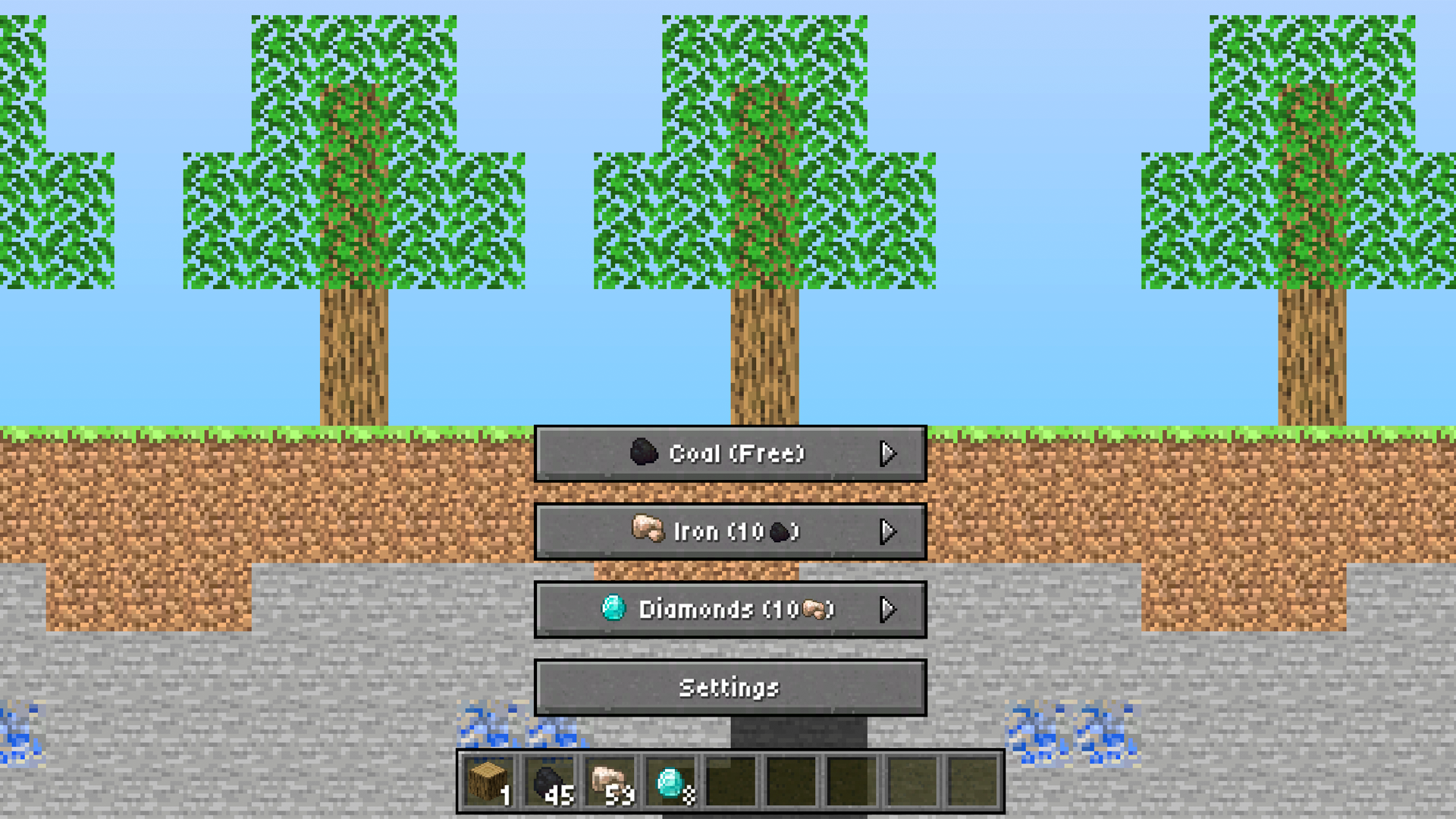Buy iron via the Iron (10) button

pos(729,531)
